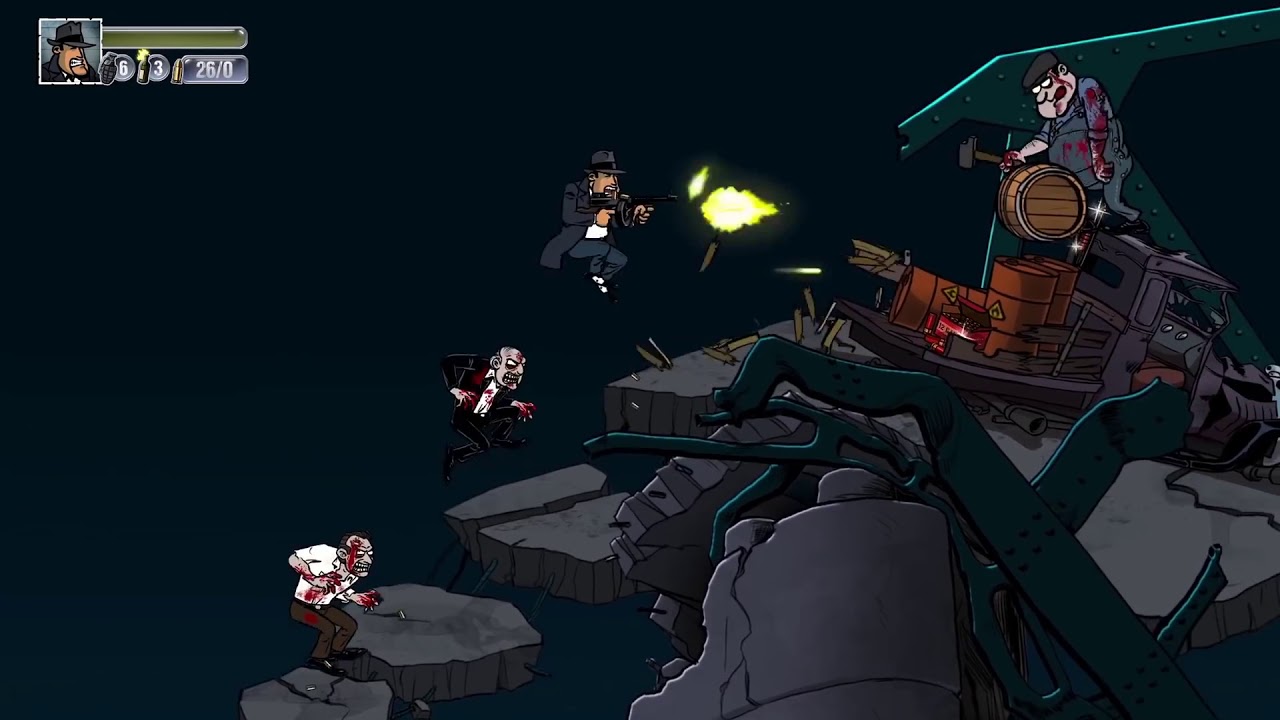1280x720 pixels.
Task: Select the grenade icon
Action: click(x=109, y=69)
